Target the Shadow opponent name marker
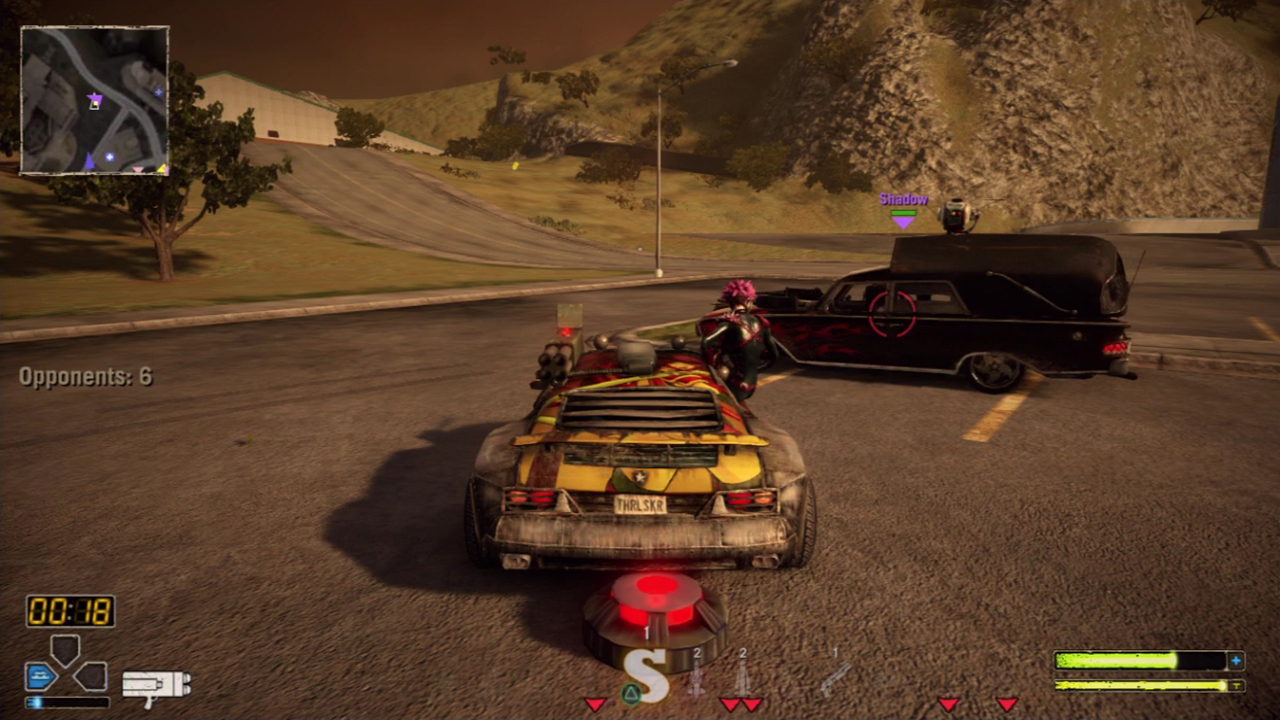The height and width of the screenshot is (720, 1280). [903, 200]
